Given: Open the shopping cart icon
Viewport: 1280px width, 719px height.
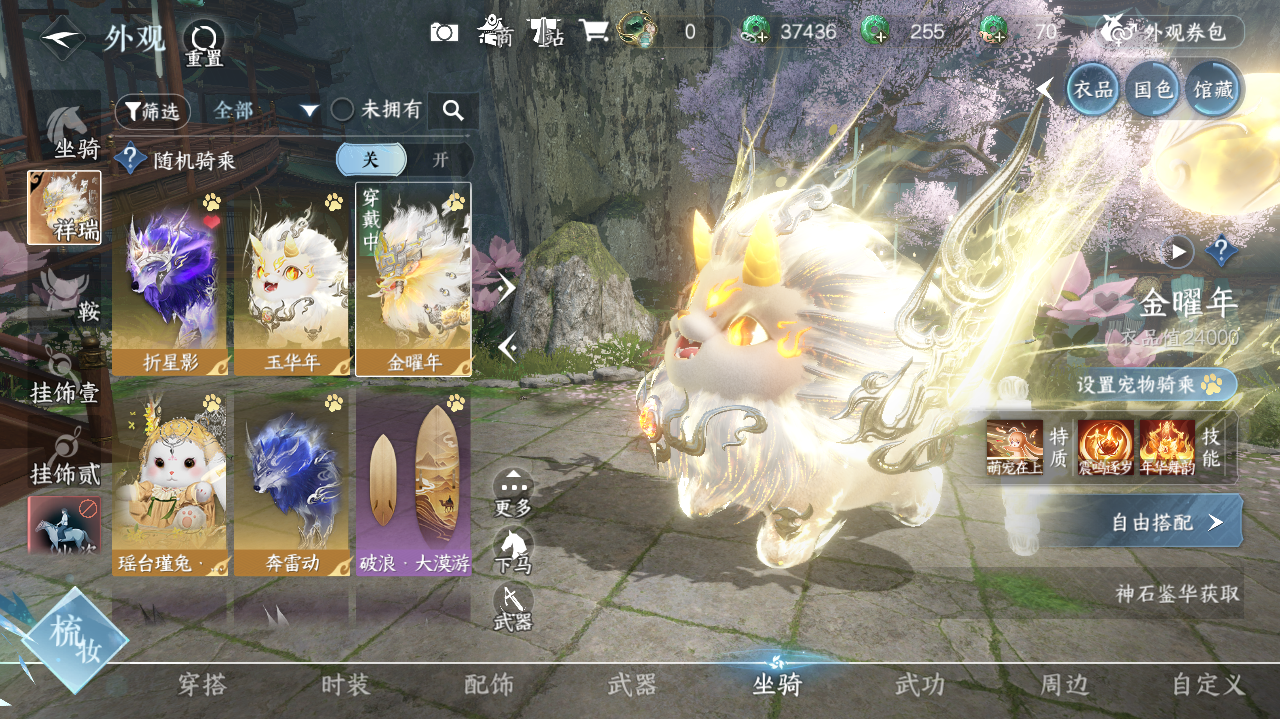Looking at the screenshot, I should (x=594, y=32).
